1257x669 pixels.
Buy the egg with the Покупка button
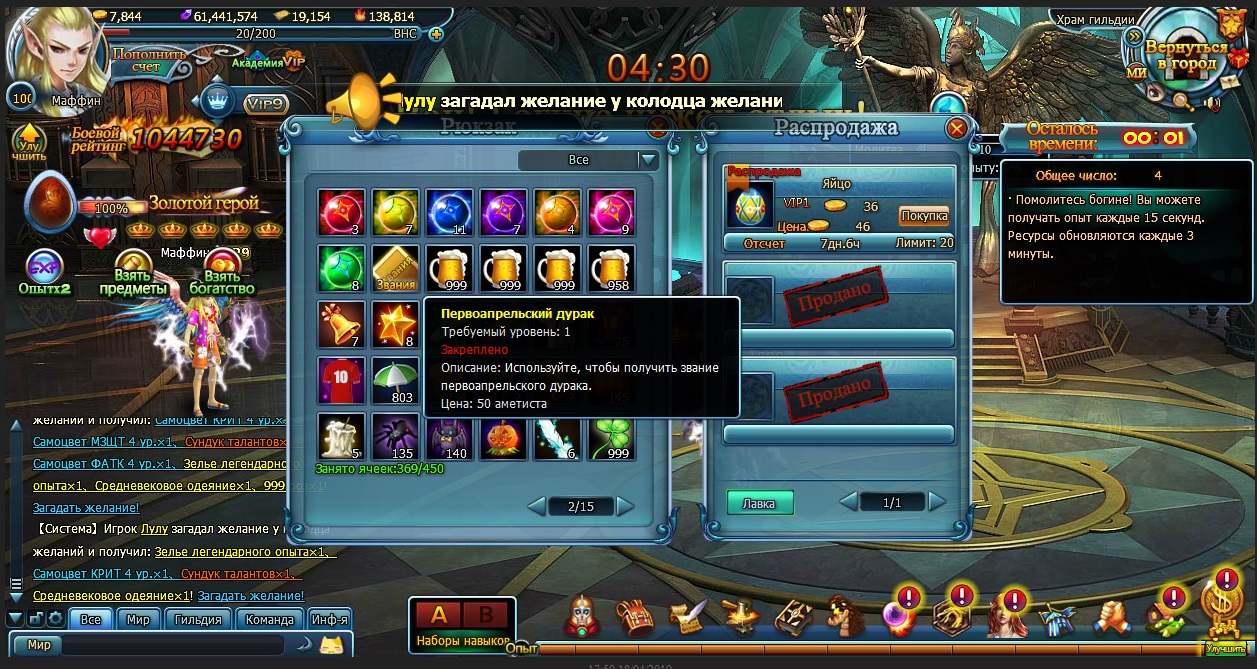pyautogui.click(x=923, y=216)
